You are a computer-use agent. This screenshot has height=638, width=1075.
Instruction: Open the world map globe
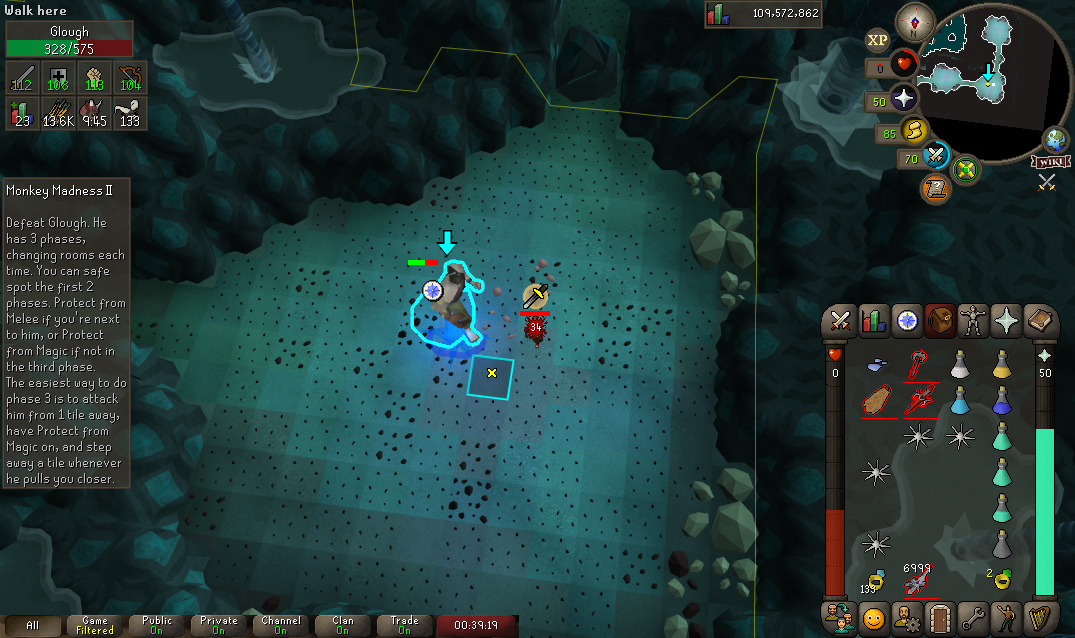pos(1055,139)
